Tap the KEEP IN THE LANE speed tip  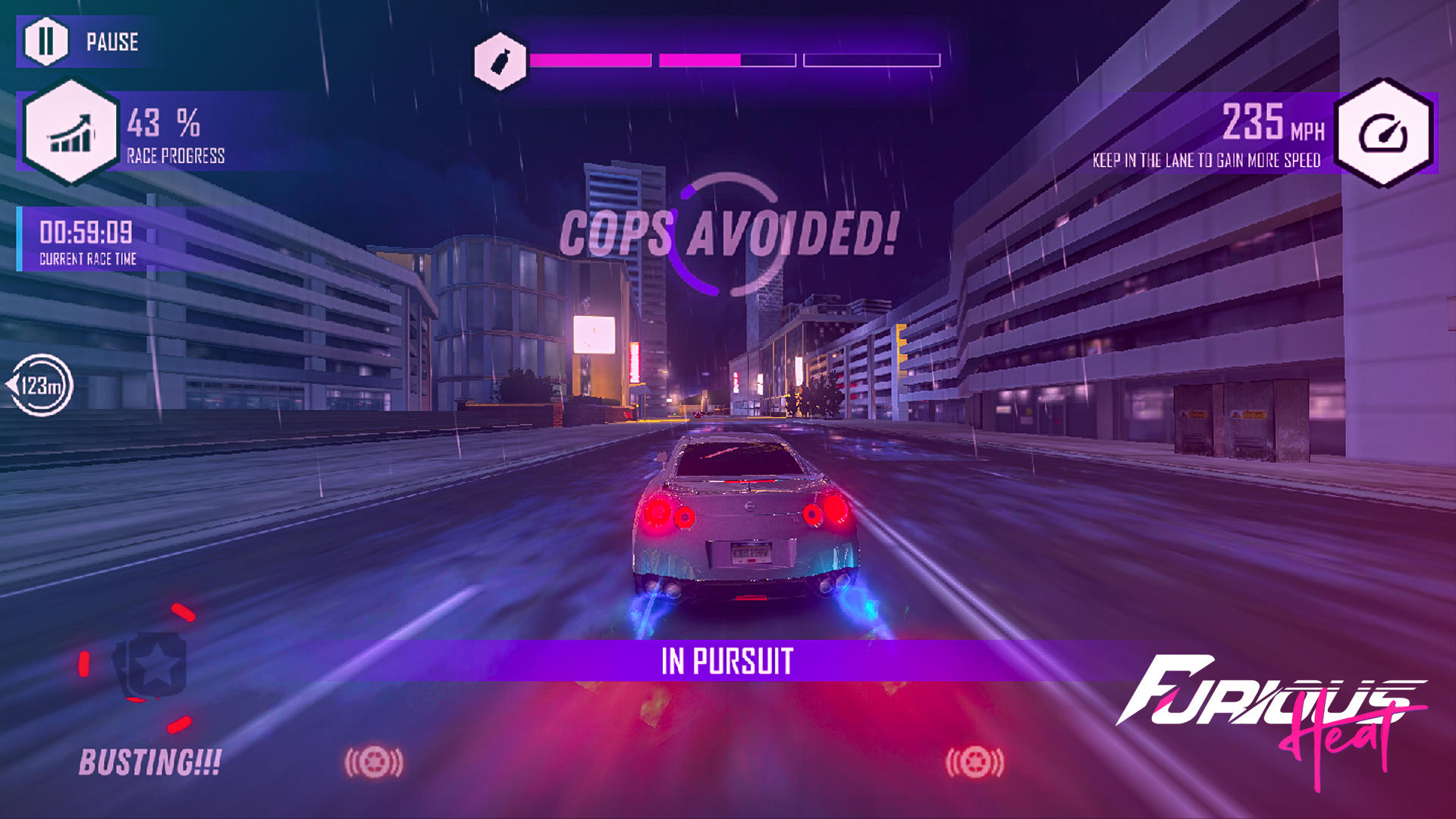pos(1206,161)
